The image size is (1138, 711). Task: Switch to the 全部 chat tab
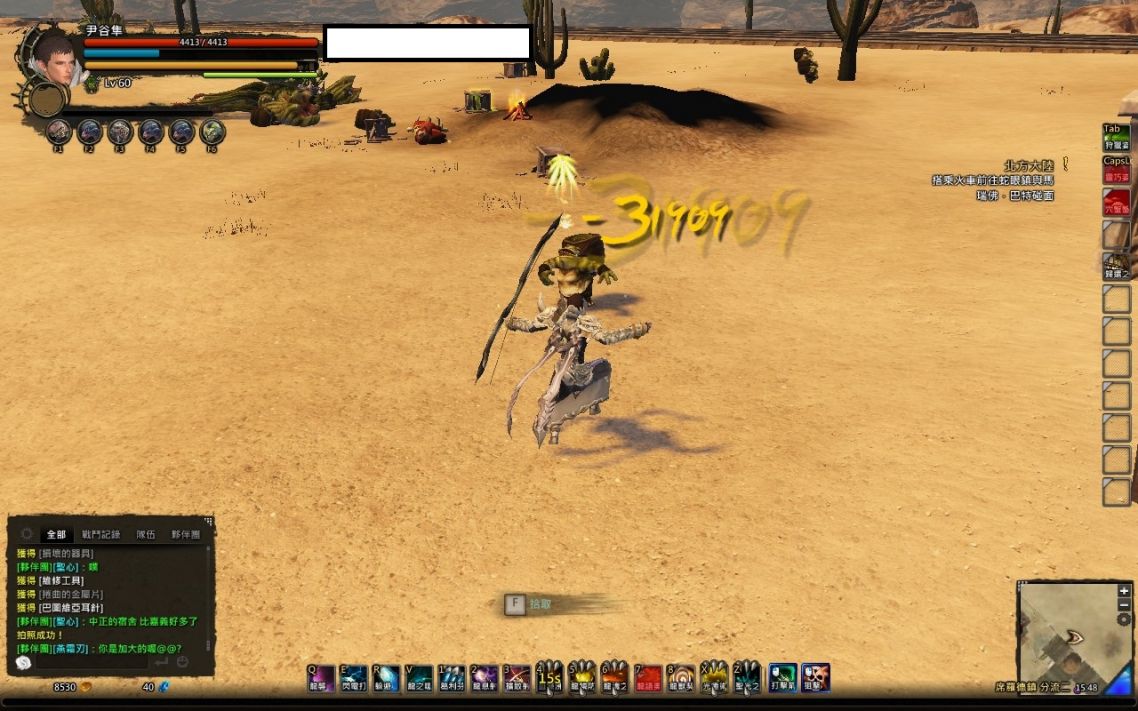(x=56, y=535)
